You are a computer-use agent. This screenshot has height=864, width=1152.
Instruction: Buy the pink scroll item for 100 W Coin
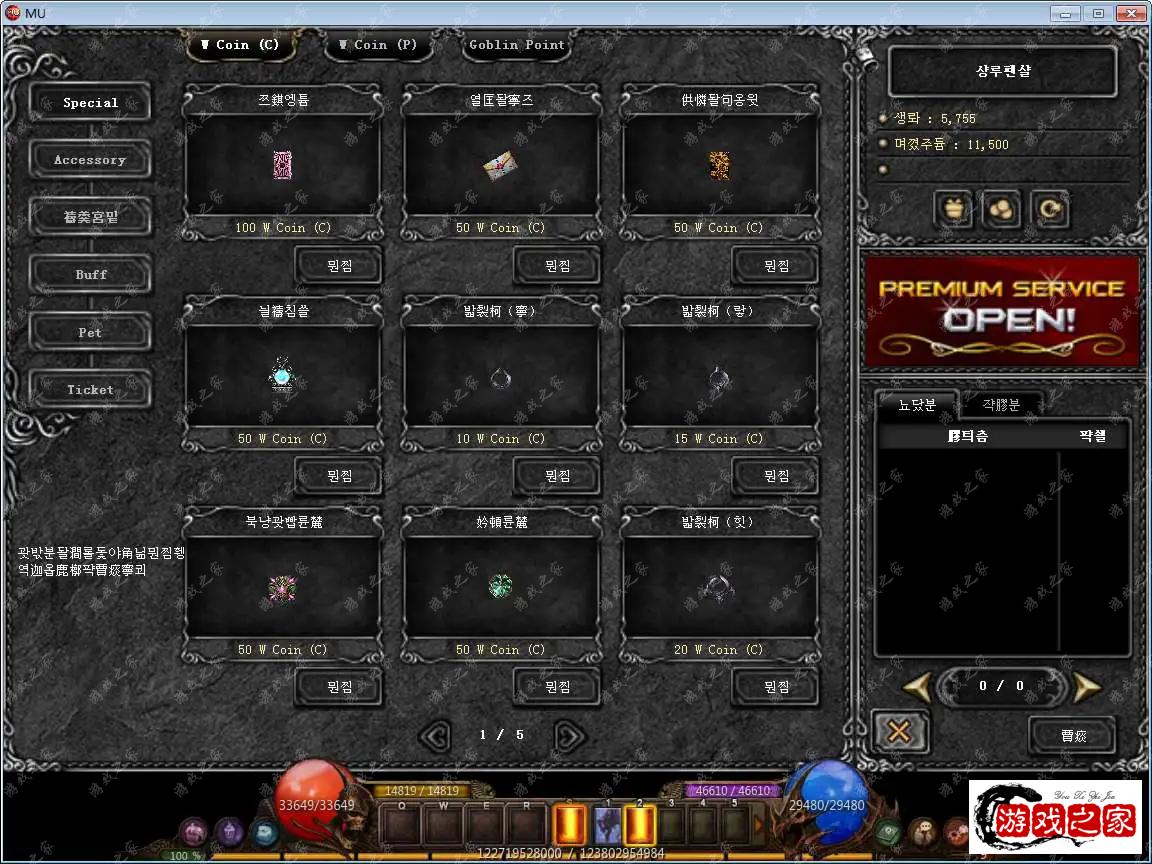click(338, 266)
